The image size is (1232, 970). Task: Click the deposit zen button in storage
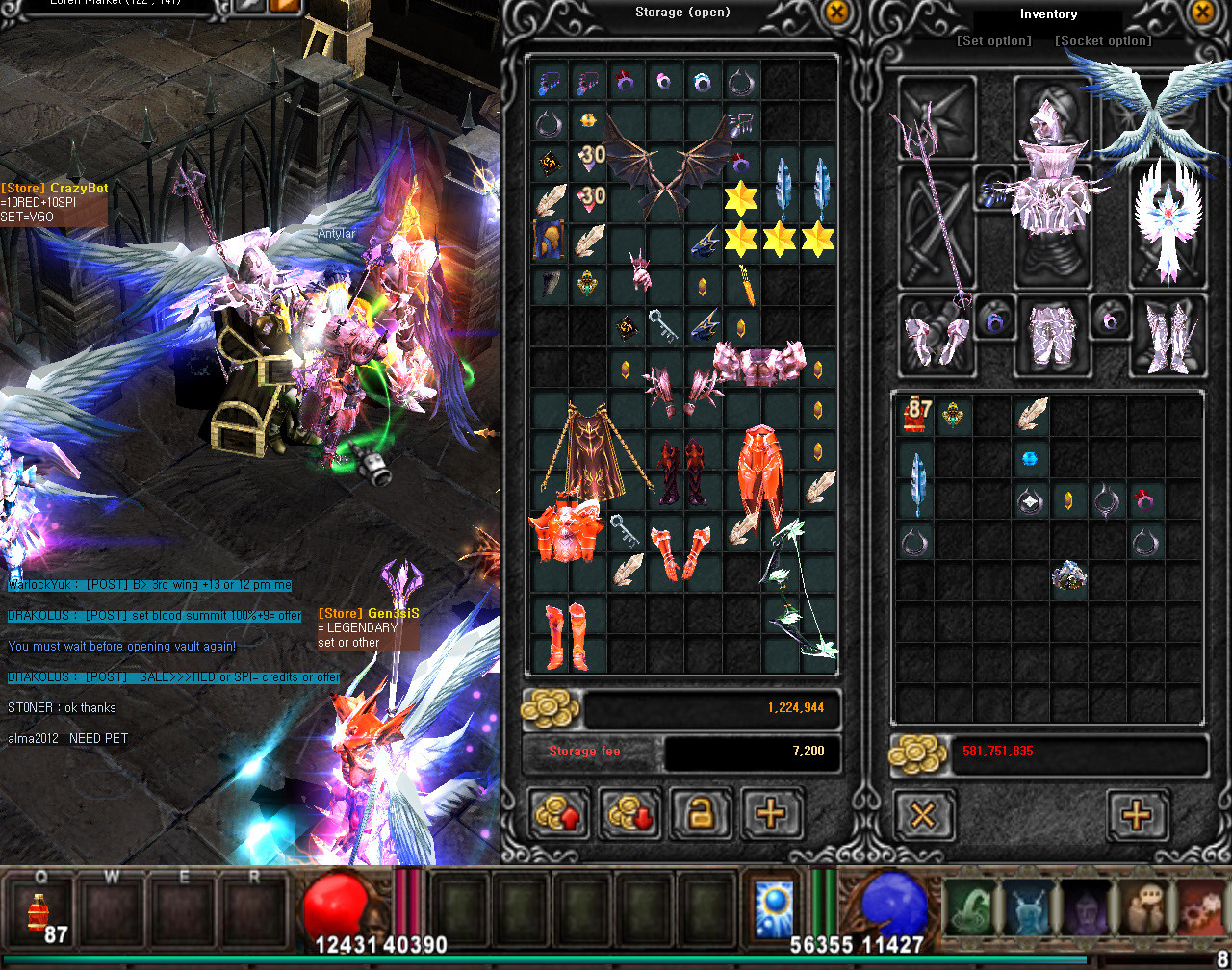tap(561, 815)
